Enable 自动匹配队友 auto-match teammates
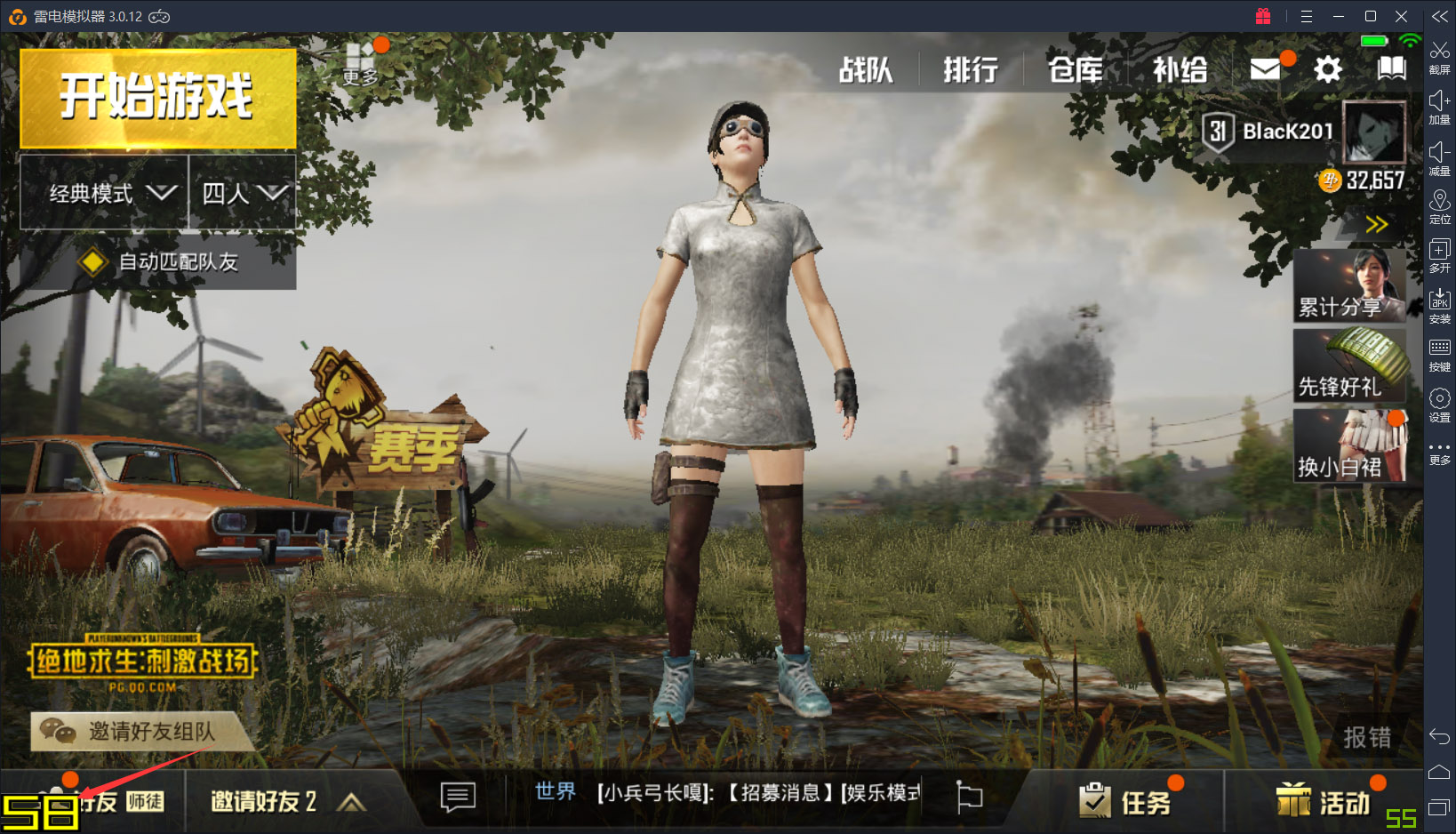 (156, 262)
